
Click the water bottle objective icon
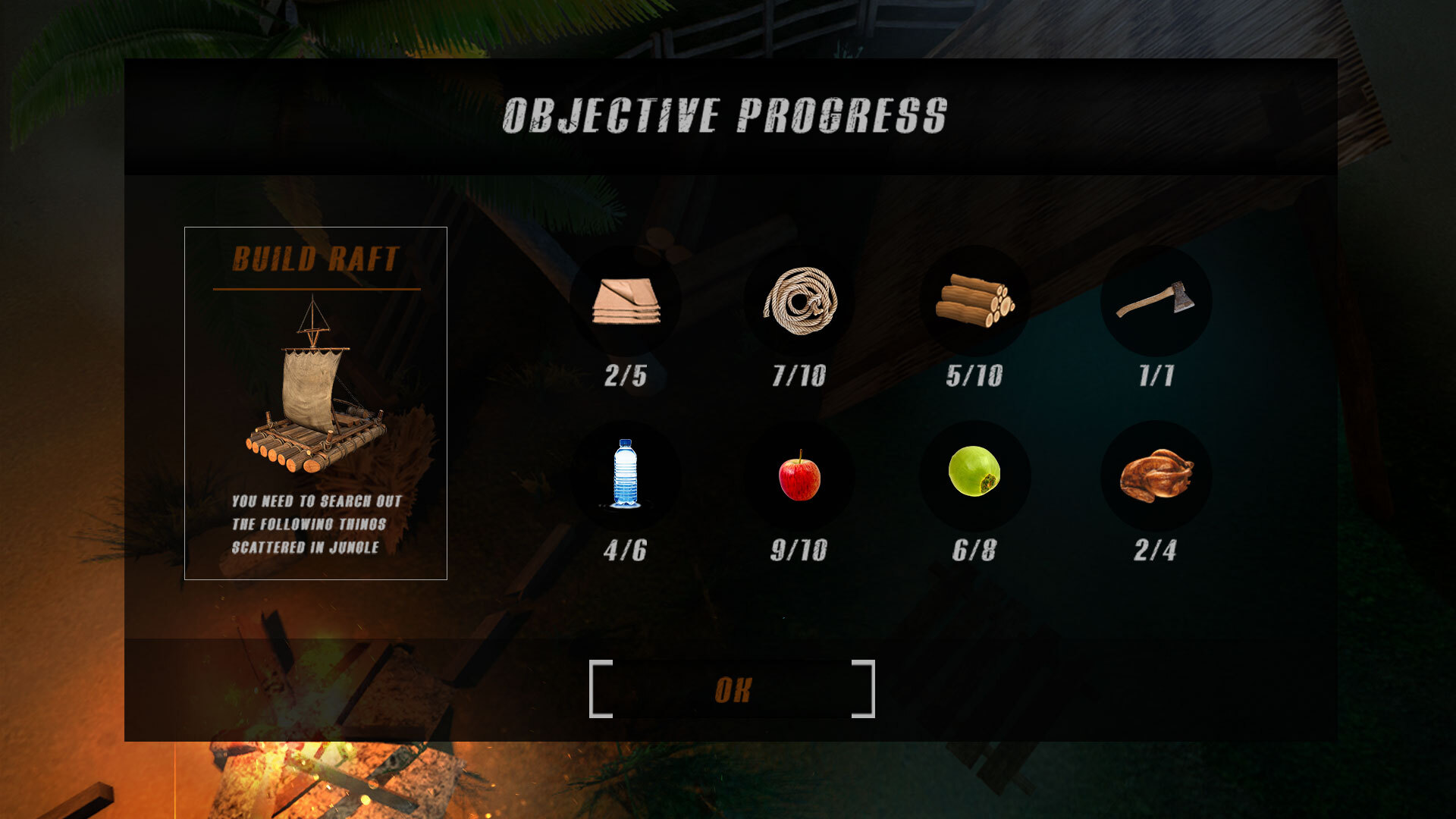[626, 475]
